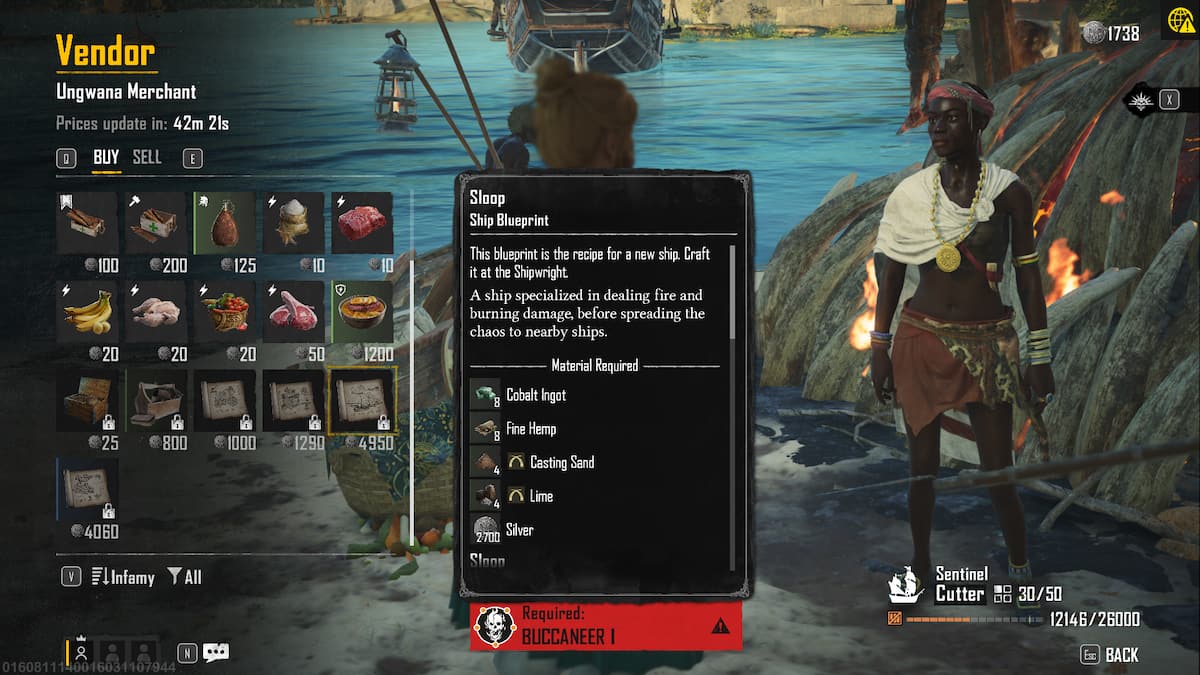Image resolution: width=1200 pixels, height=675 pixels.
Task: Select the stew bowl priced 1200
Action: pos(361,311)
